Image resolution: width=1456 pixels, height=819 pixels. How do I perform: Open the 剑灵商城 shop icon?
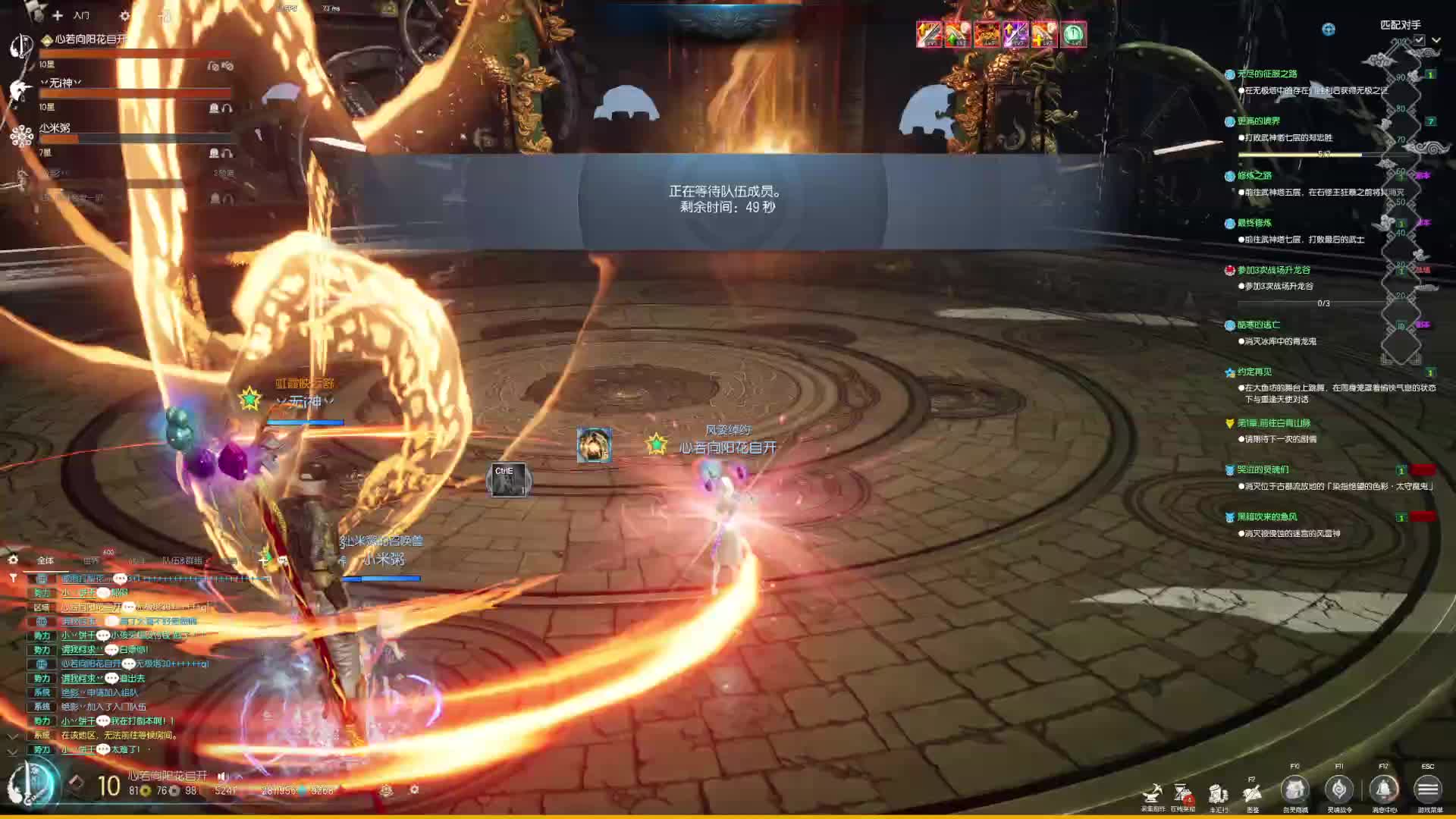(1294, 790)
